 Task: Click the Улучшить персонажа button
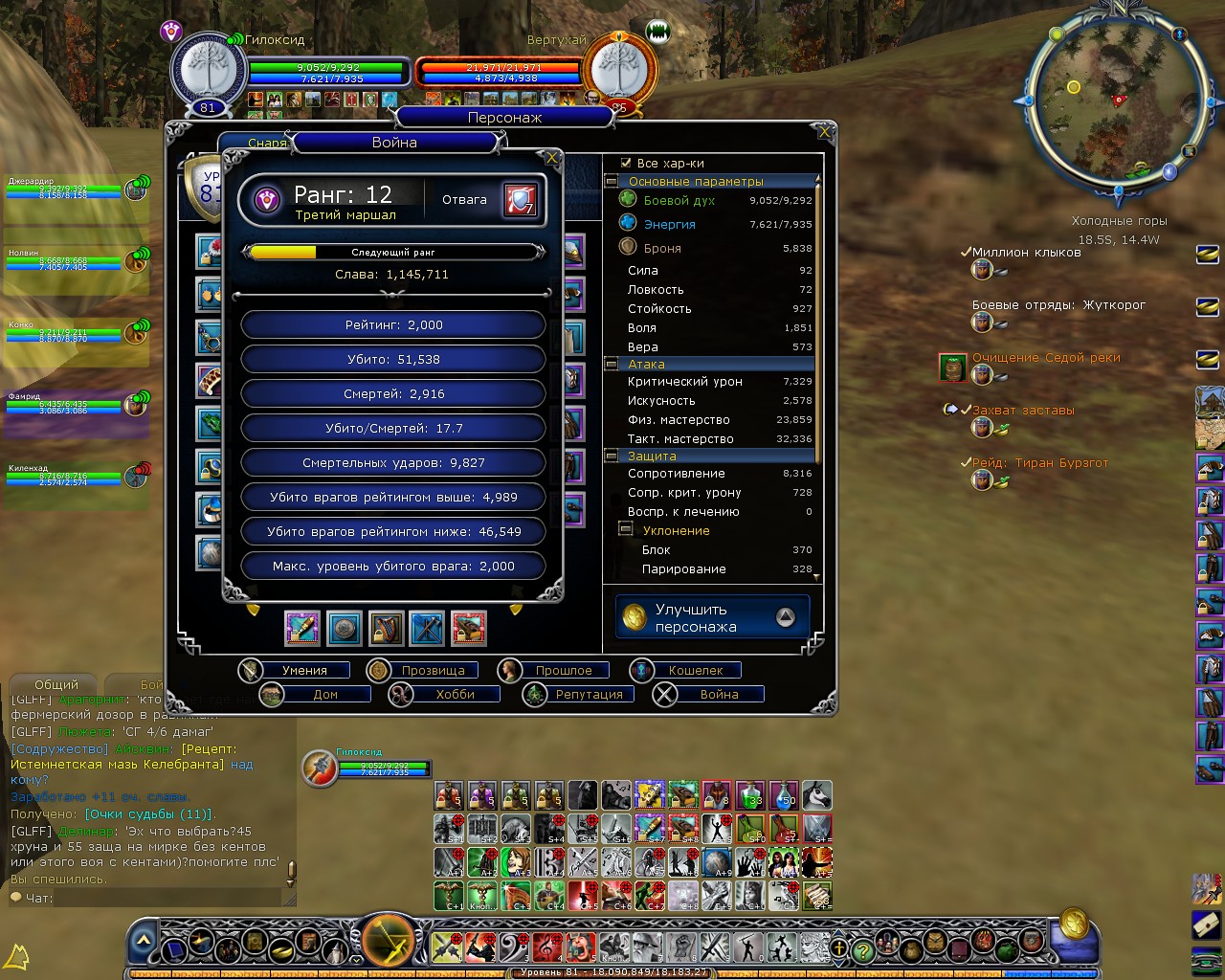pos(712,618)
